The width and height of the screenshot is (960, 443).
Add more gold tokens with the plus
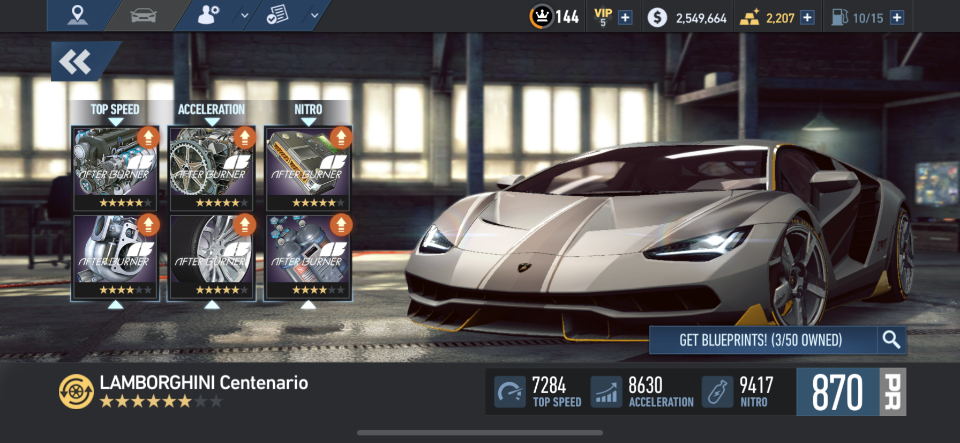tap(807, 17)
